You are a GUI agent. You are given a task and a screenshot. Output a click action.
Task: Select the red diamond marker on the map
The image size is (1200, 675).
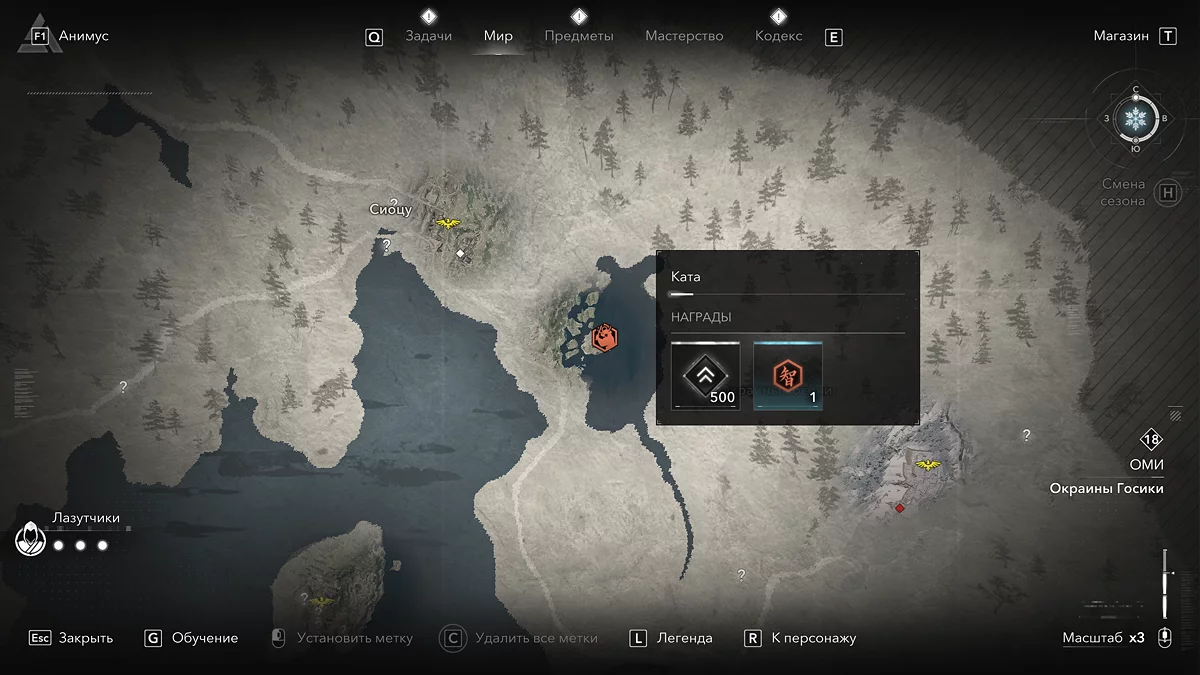(x=900, y=508)
